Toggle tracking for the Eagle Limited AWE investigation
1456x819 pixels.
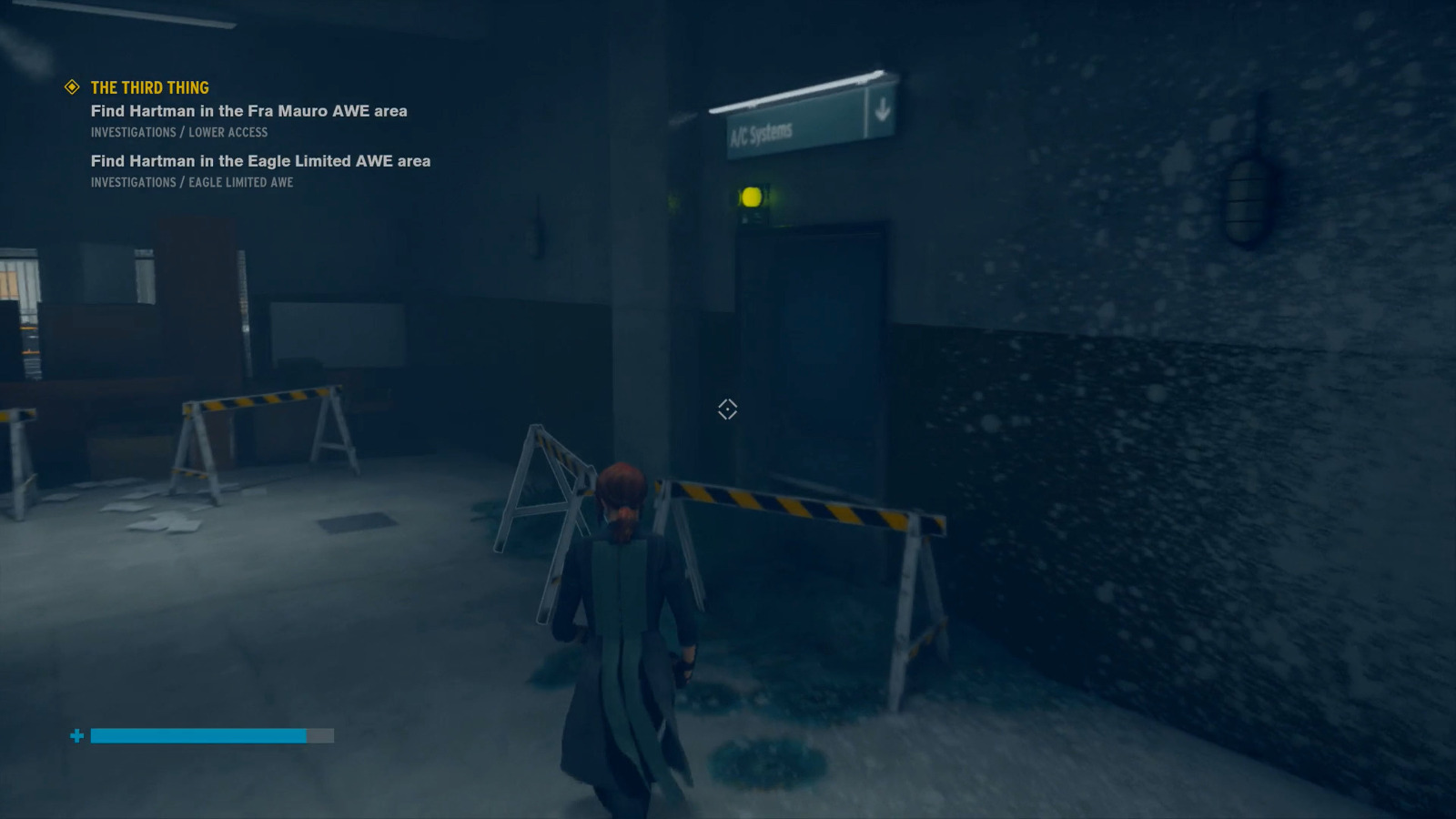tap(191, 182)
